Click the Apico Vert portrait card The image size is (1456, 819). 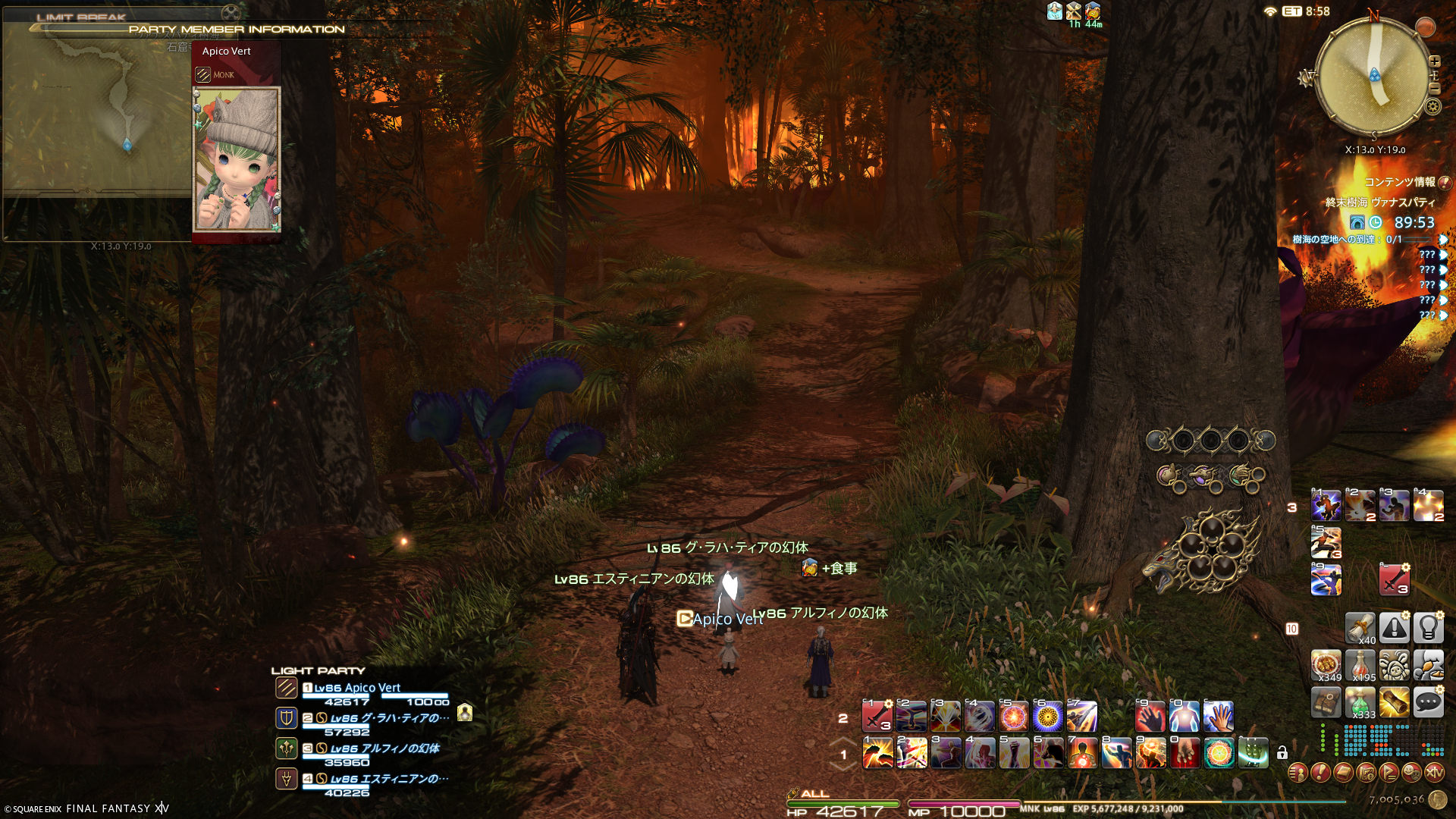coord(237,158)
